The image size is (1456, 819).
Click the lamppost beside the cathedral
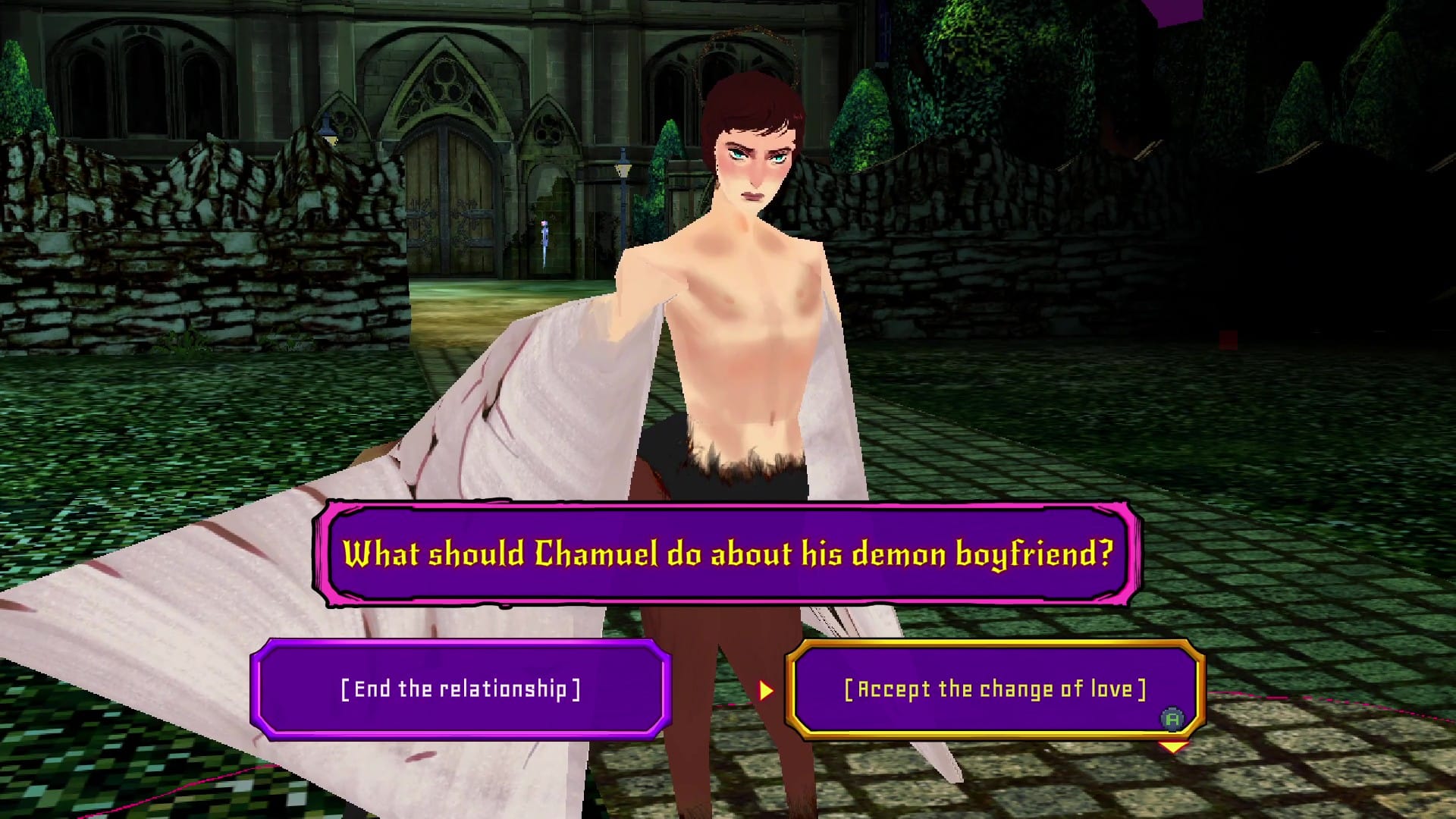tap(623, 170)
